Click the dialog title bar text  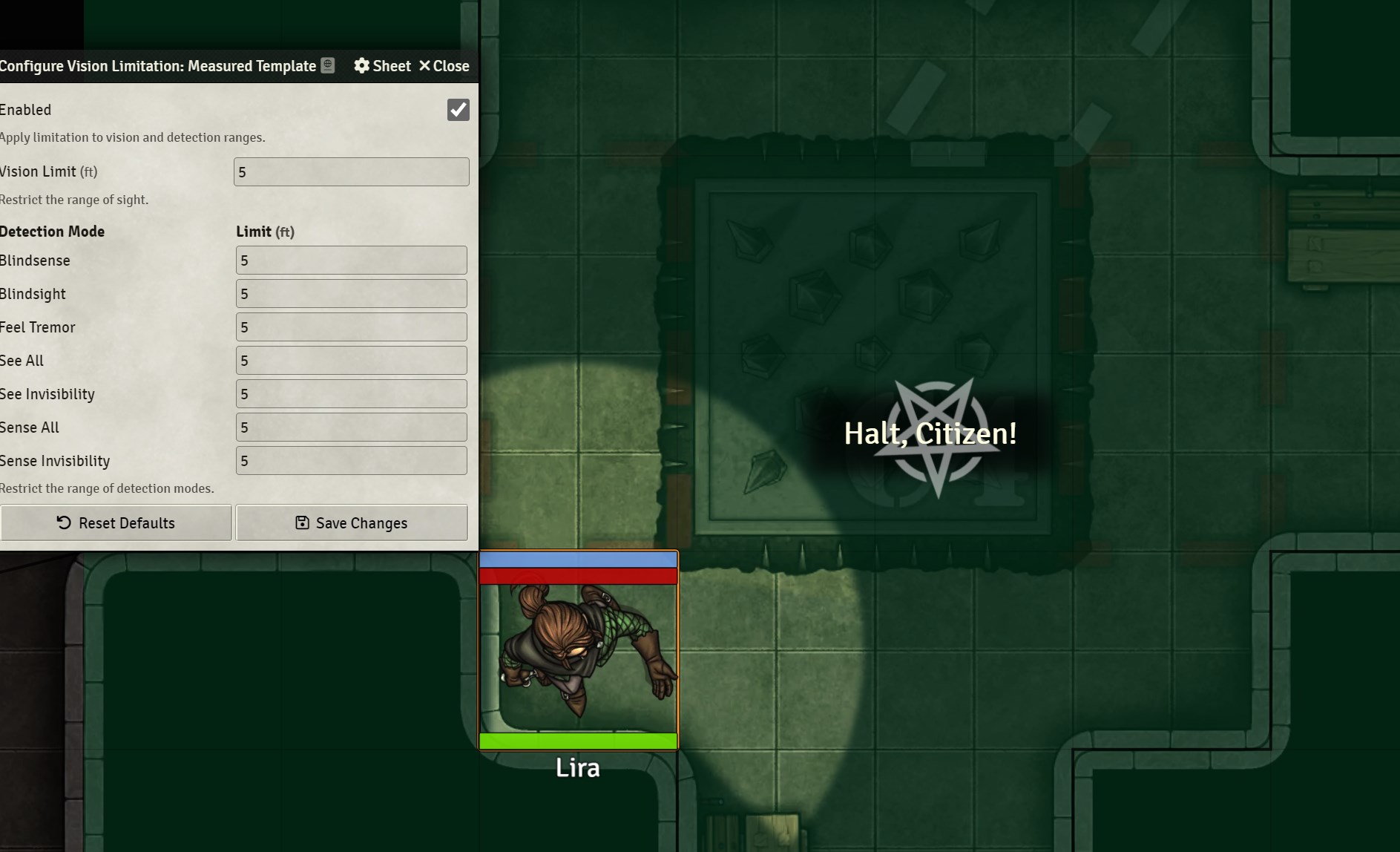(157, 65)
